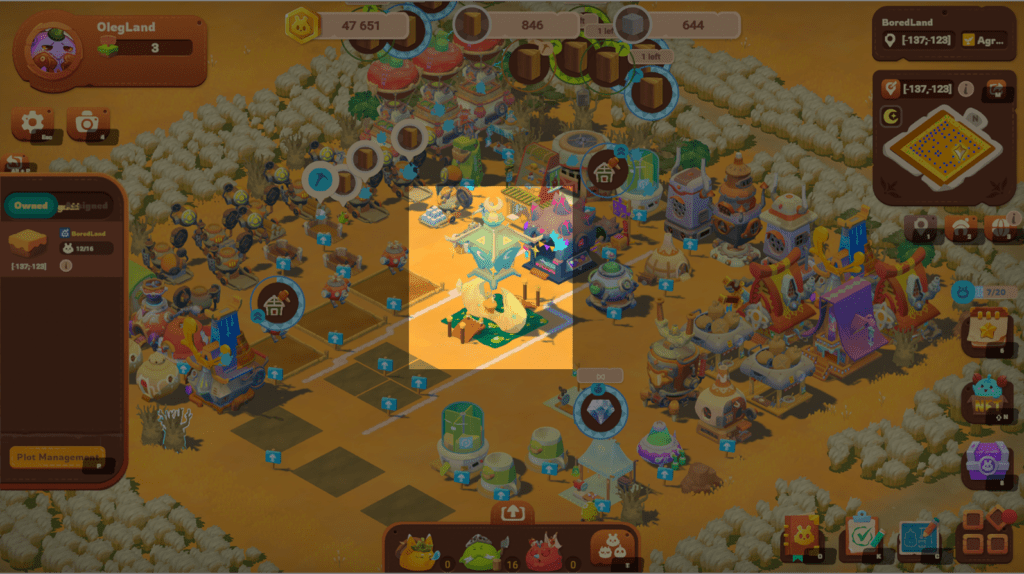Open the gear settings menu
Screen dimensions: 1024x574
(x=32, y=123)
